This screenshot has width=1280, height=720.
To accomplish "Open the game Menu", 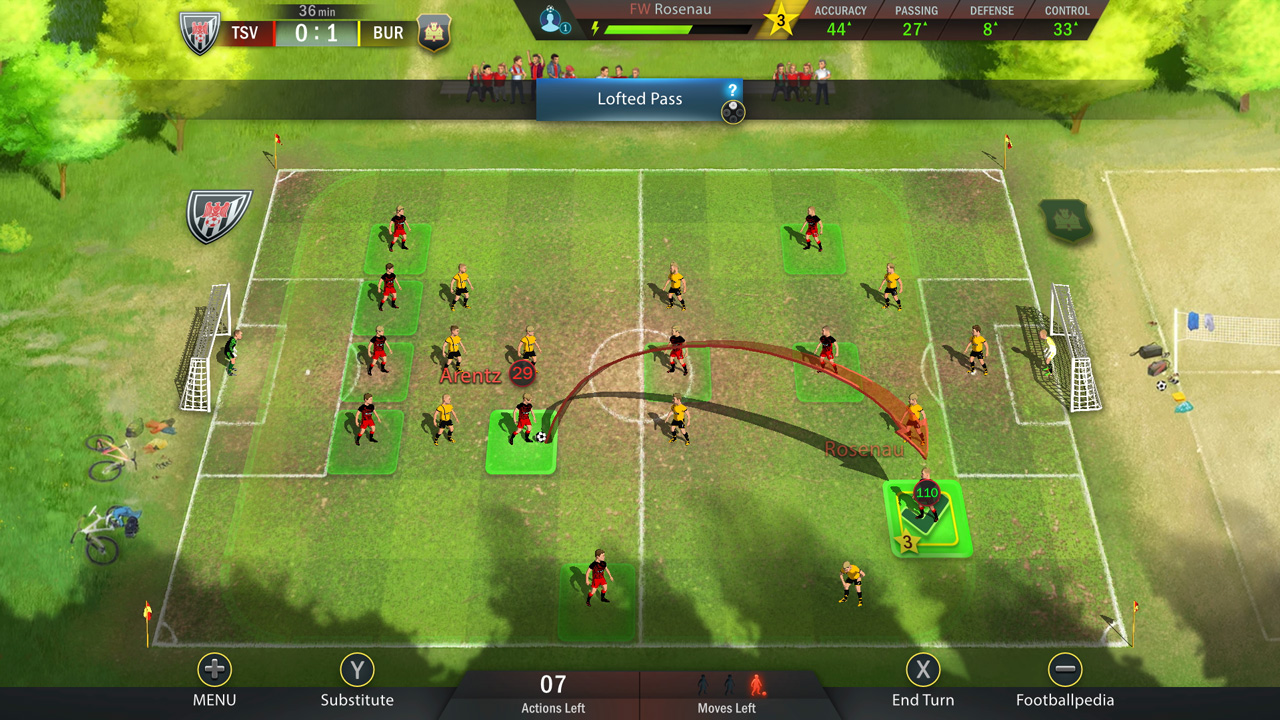I will tap(213, 671).
